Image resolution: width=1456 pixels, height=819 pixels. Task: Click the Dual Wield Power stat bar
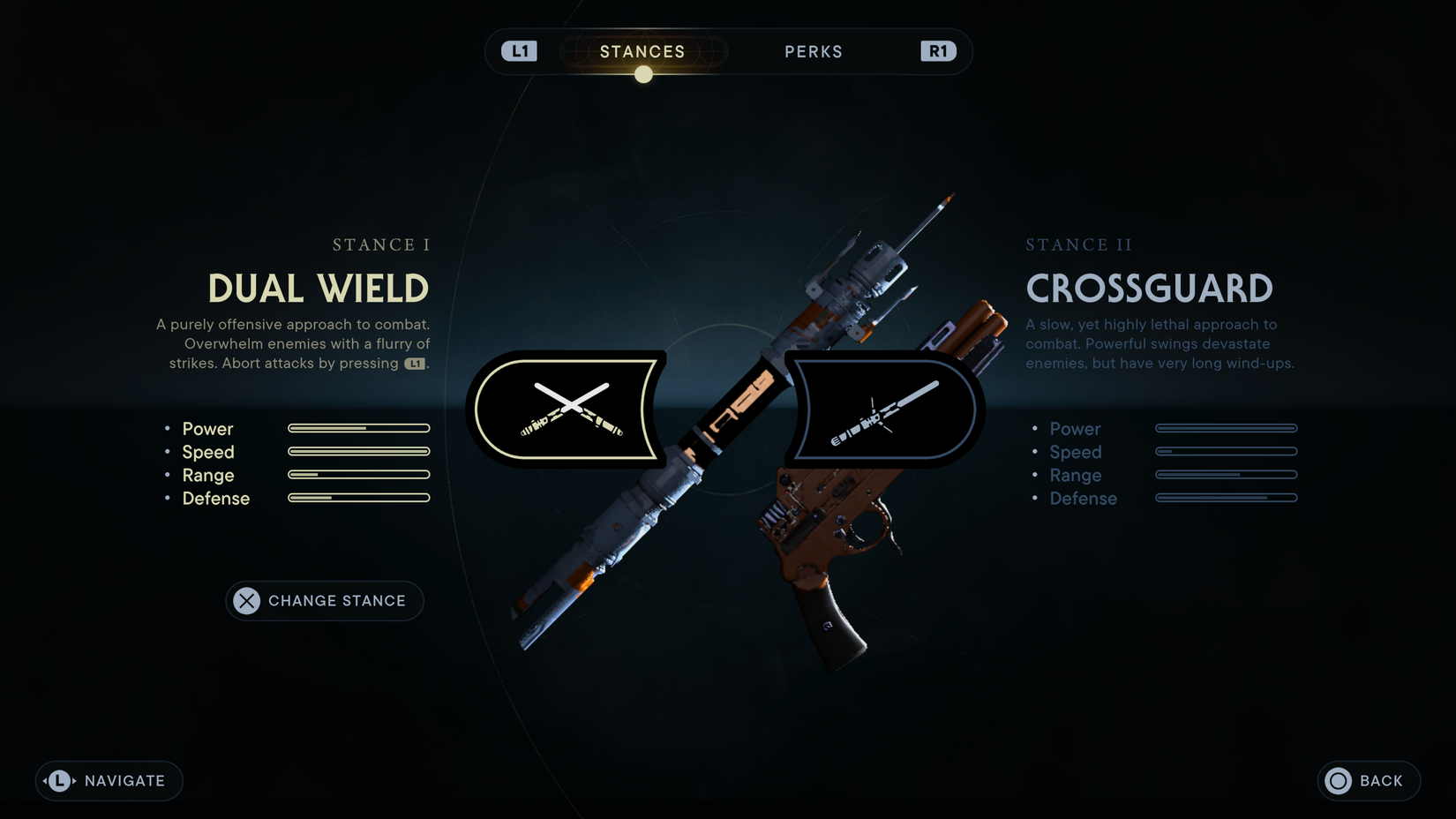point(357,429)
